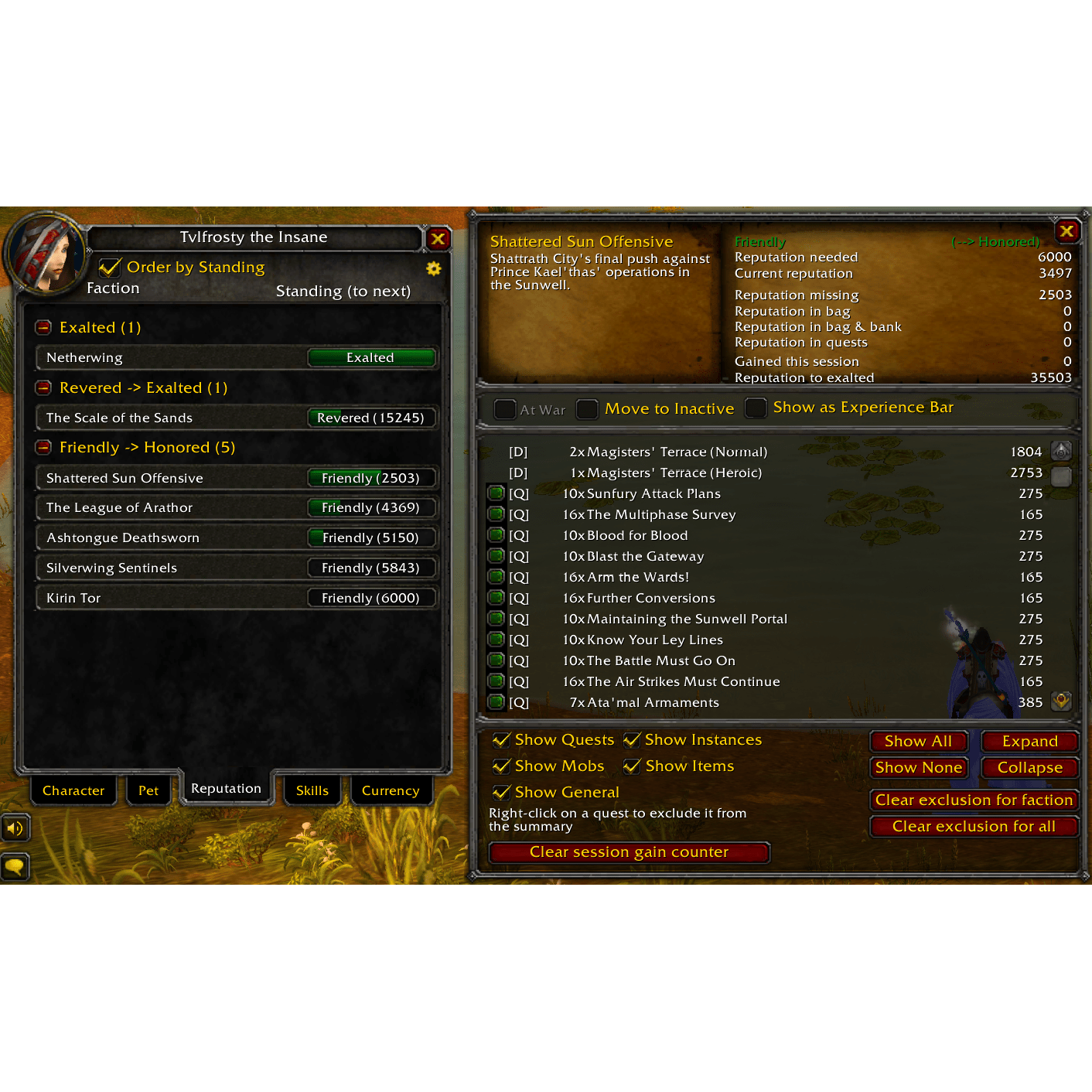Enable the At War checkbox
The width and height of the screenshot is (1092, 1092).
[x=506, y=408]
